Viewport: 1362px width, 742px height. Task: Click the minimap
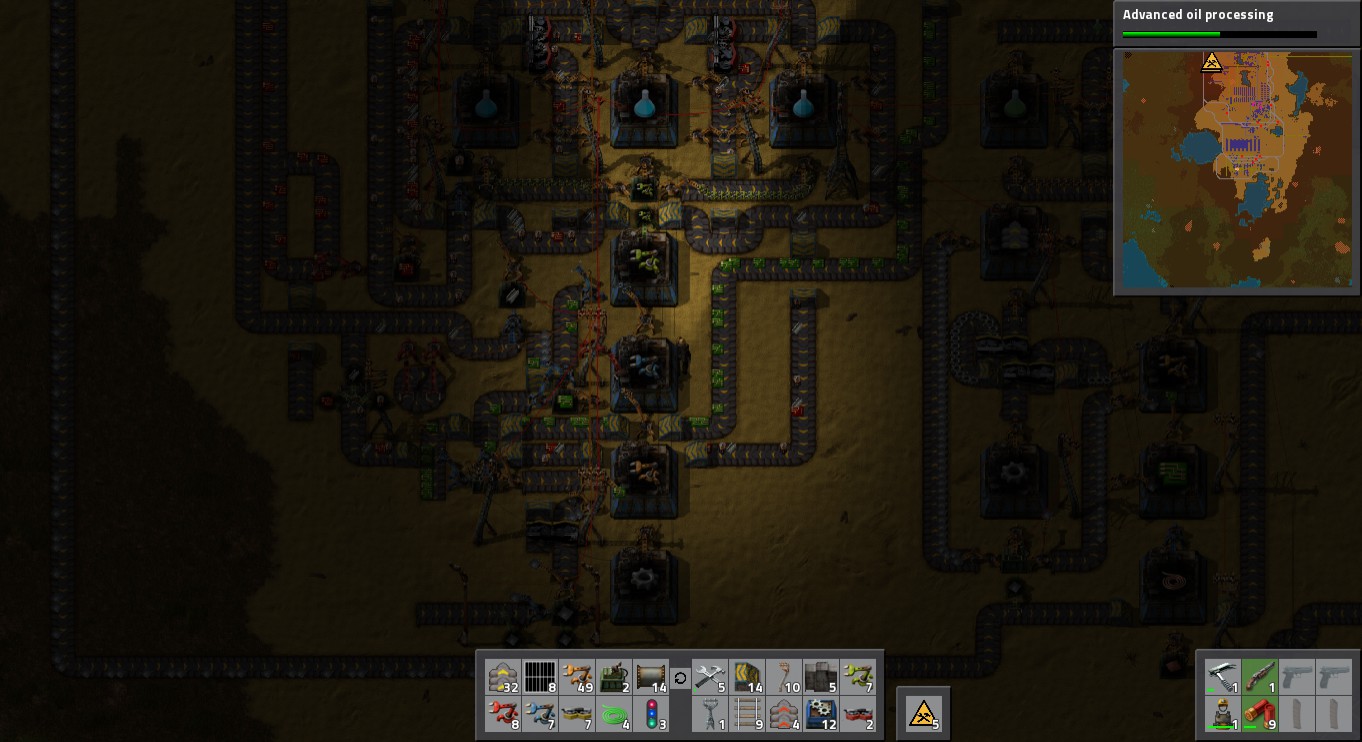(x=1235, y=170)
